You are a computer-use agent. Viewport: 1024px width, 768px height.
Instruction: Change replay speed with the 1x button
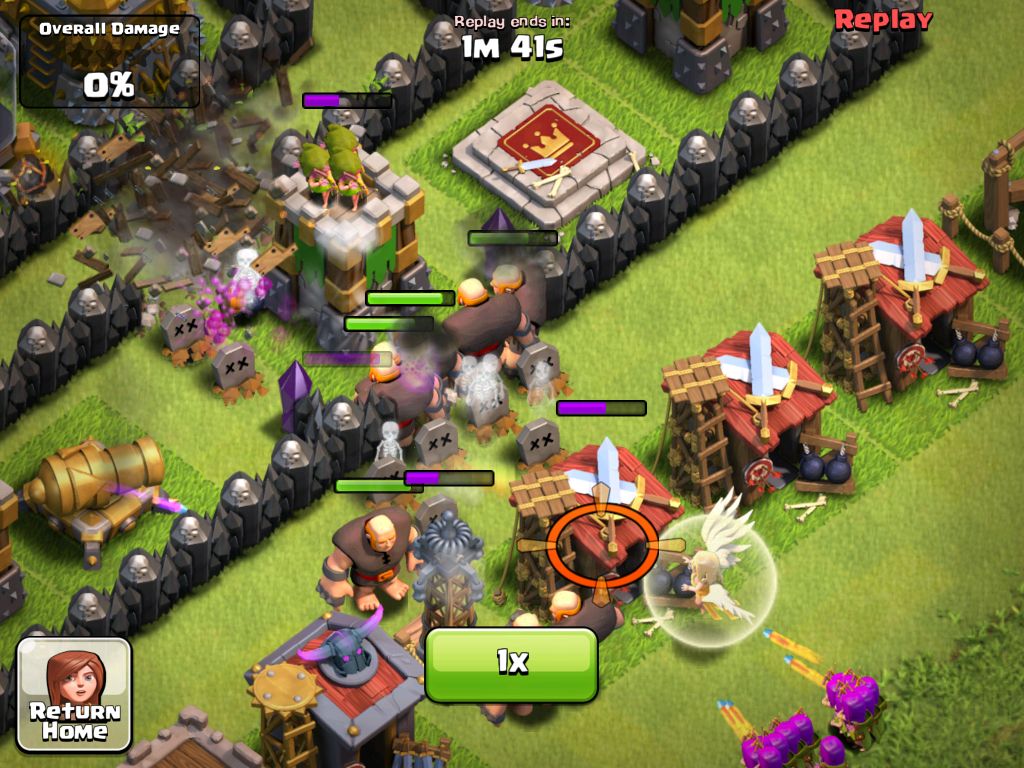pyautogui.click(x=511, y=663)
